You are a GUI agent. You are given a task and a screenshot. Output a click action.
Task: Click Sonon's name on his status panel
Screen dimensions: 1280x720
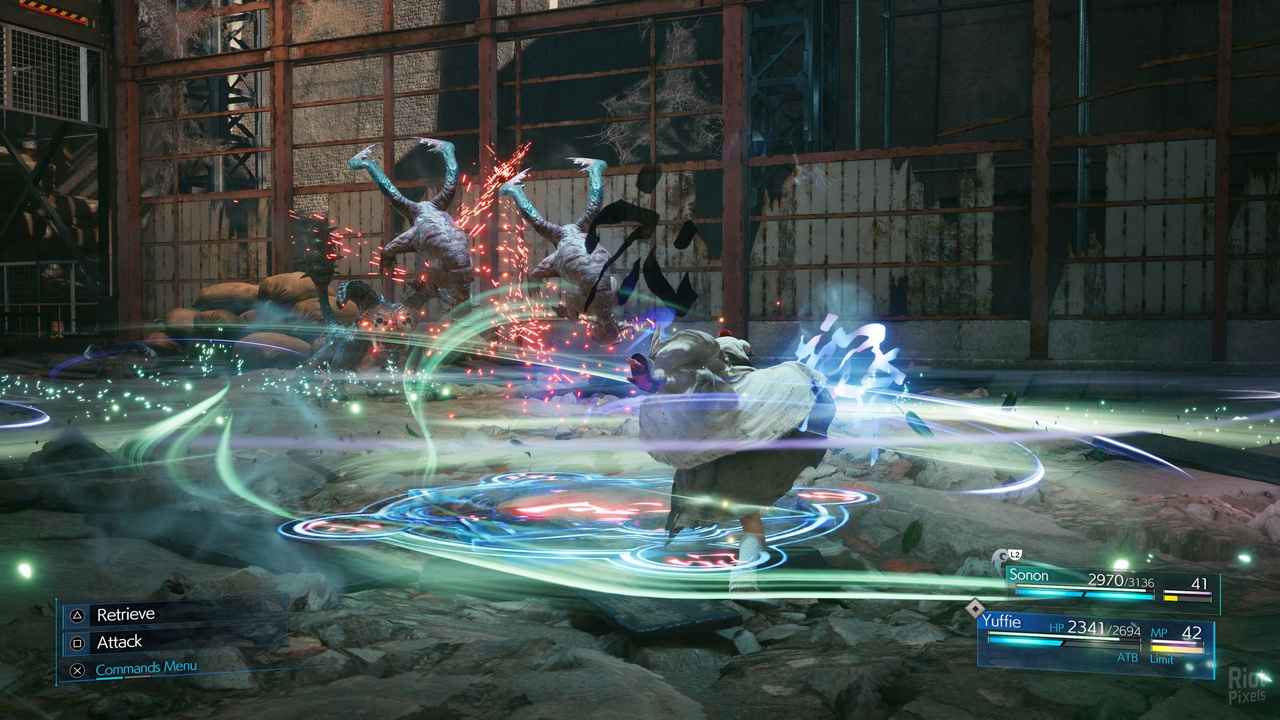point(1031,576)
